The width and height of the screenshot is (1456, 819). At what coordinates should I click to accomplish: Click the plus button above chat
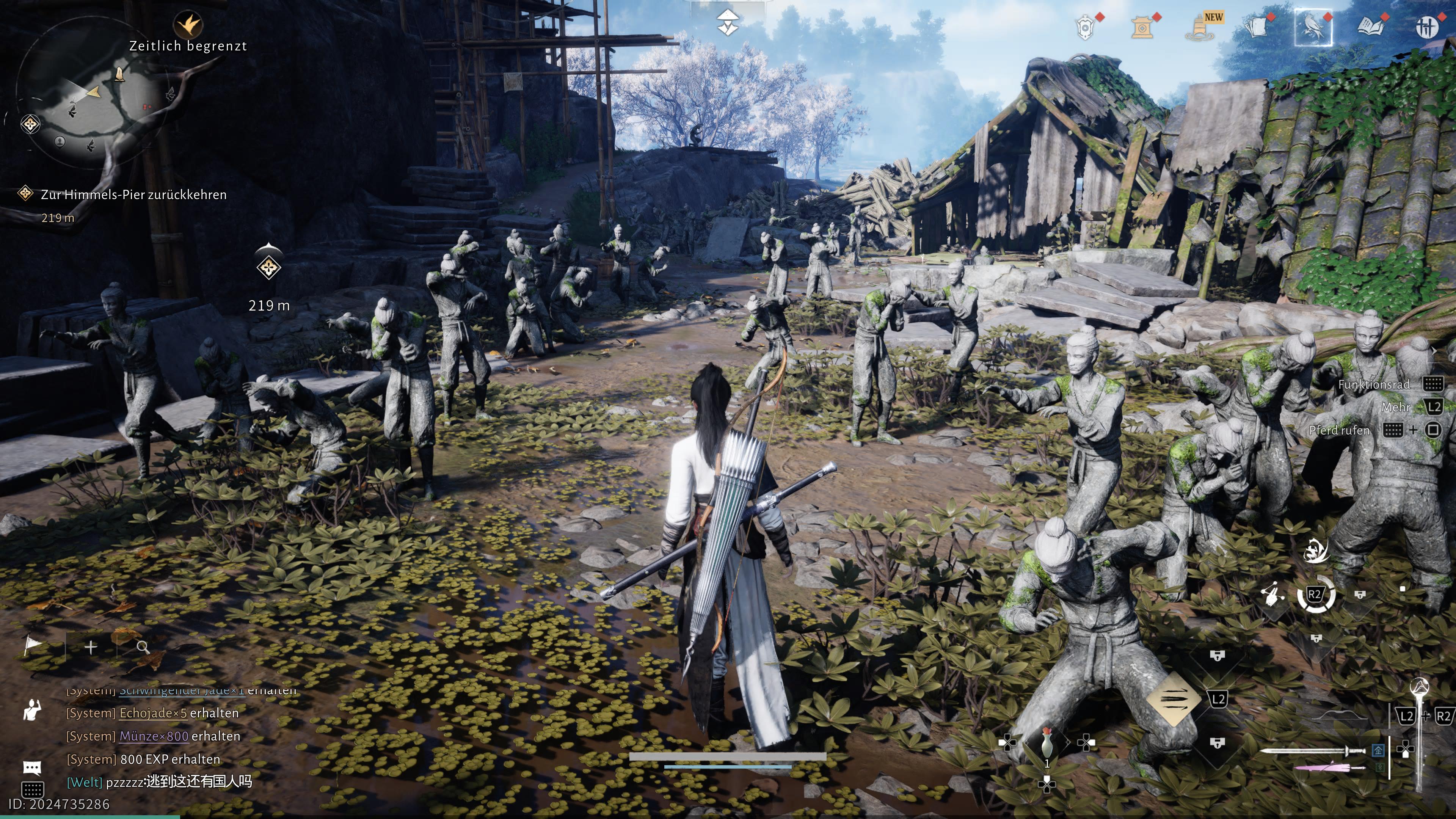tap(91, 647)
